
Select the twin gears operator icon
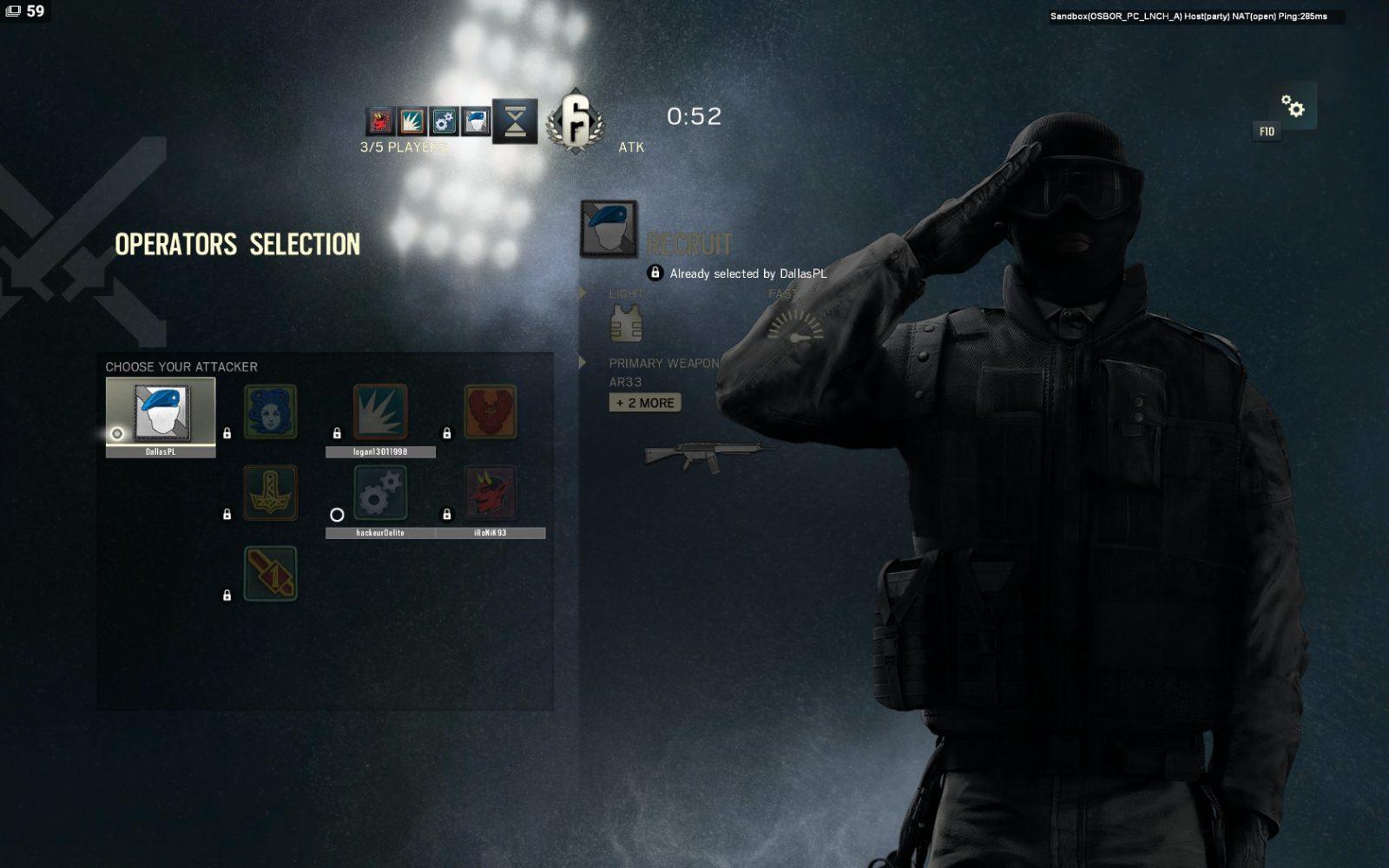(380, 492)
